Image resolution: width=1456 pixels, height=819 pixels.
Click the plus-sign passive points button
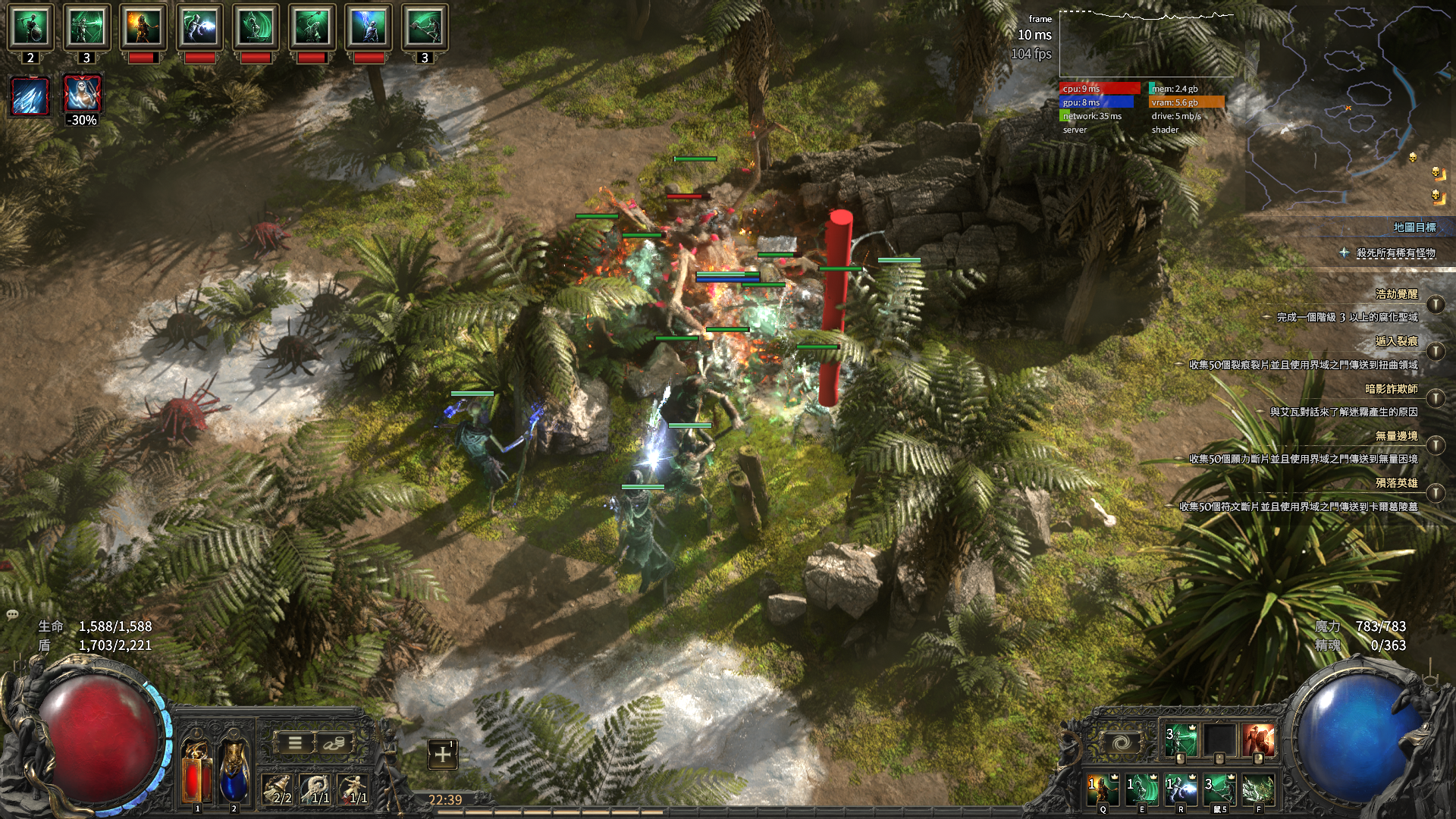click(x=443, y=754)
